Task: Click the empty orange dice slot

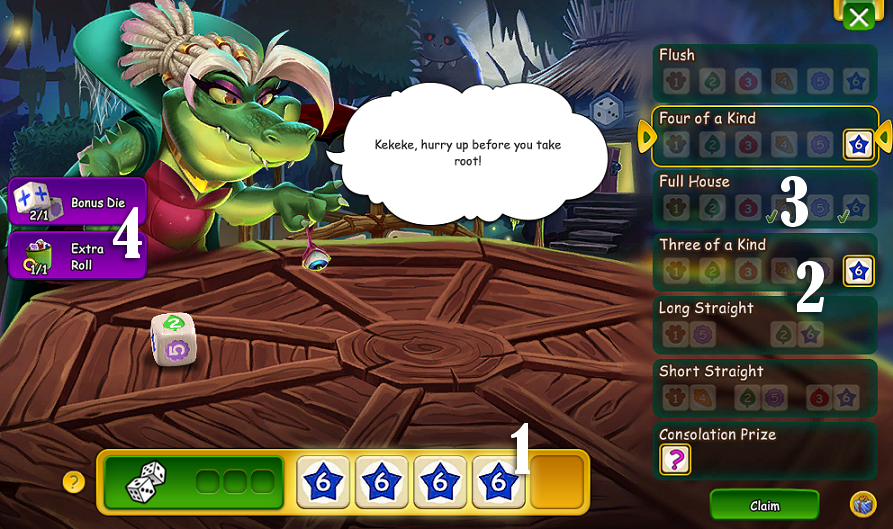Action: click(557, 482)
